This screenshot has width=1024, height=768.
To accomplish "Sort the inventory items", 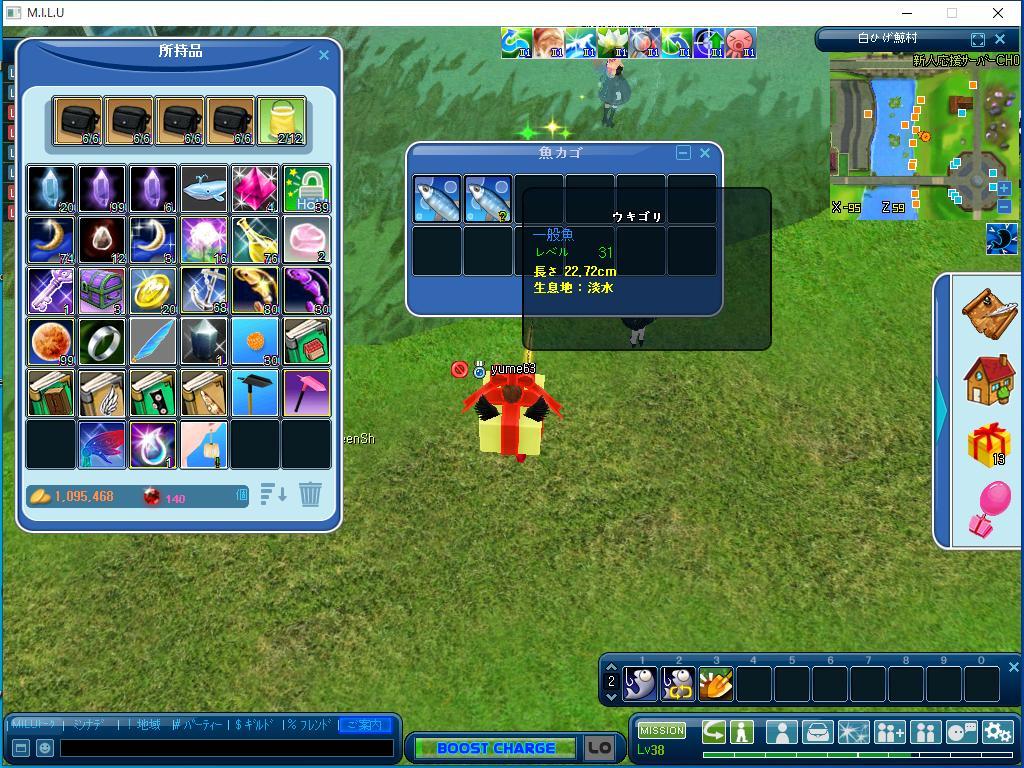I will click(x=273, y=494).
